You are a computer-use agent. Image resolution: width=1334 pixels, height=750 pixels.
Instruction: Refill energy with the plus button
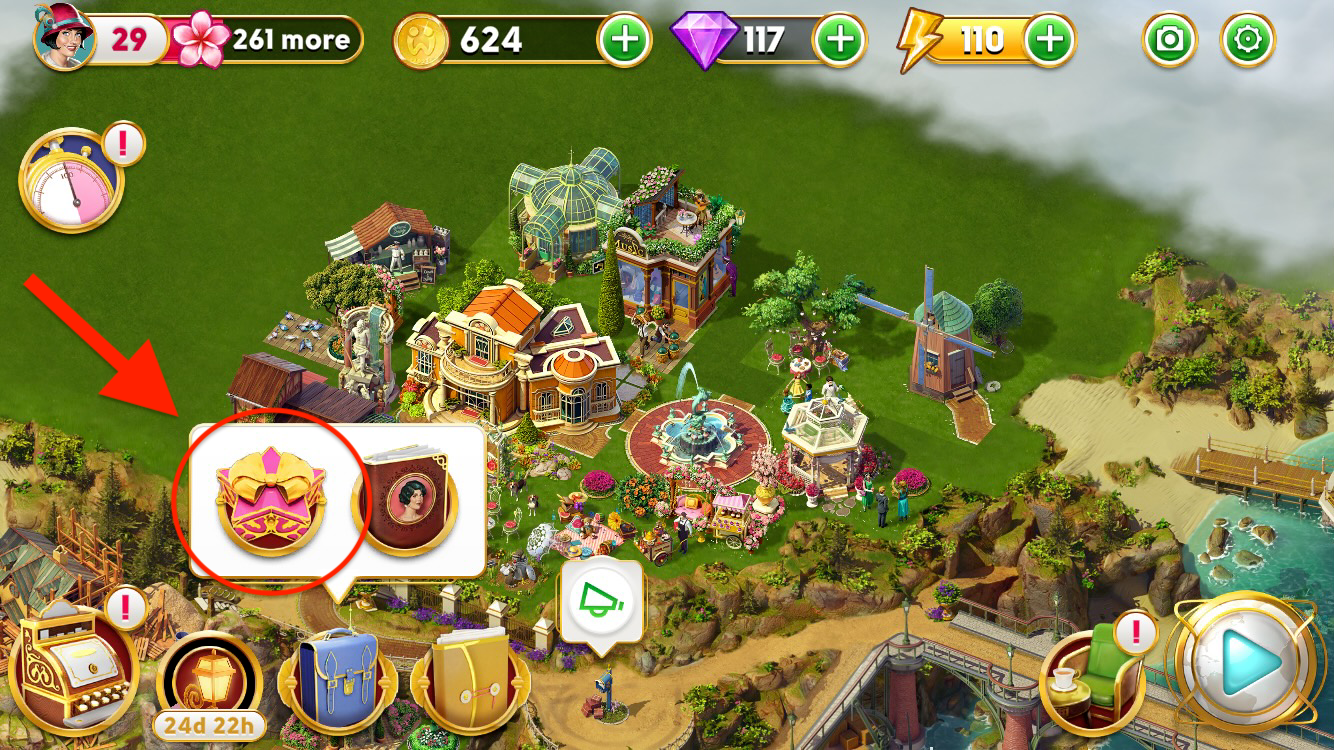pyautogui.click(x=1049, y=40)
